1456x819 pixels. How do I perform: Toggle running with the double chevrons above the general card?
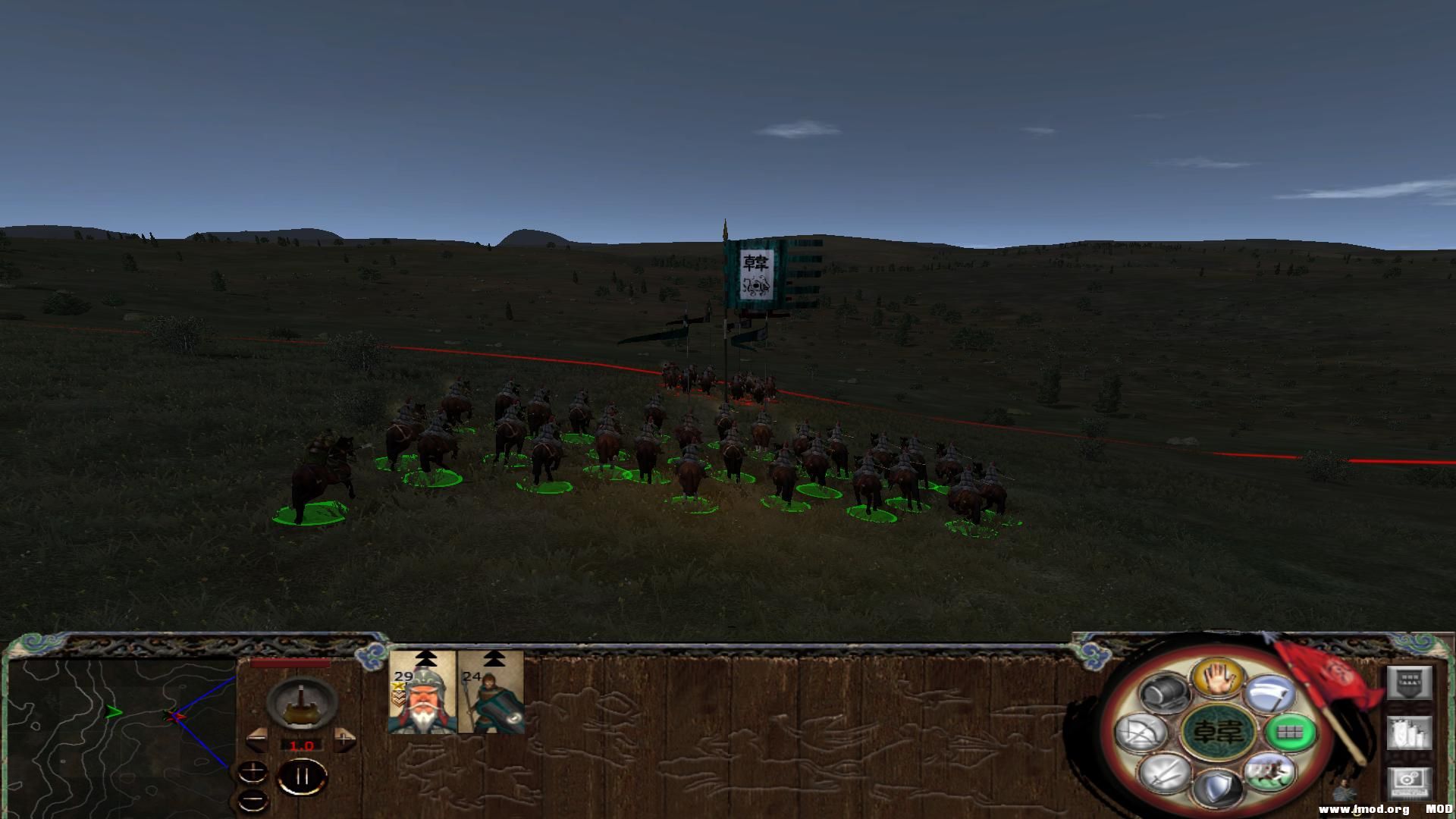pos(425,659)
